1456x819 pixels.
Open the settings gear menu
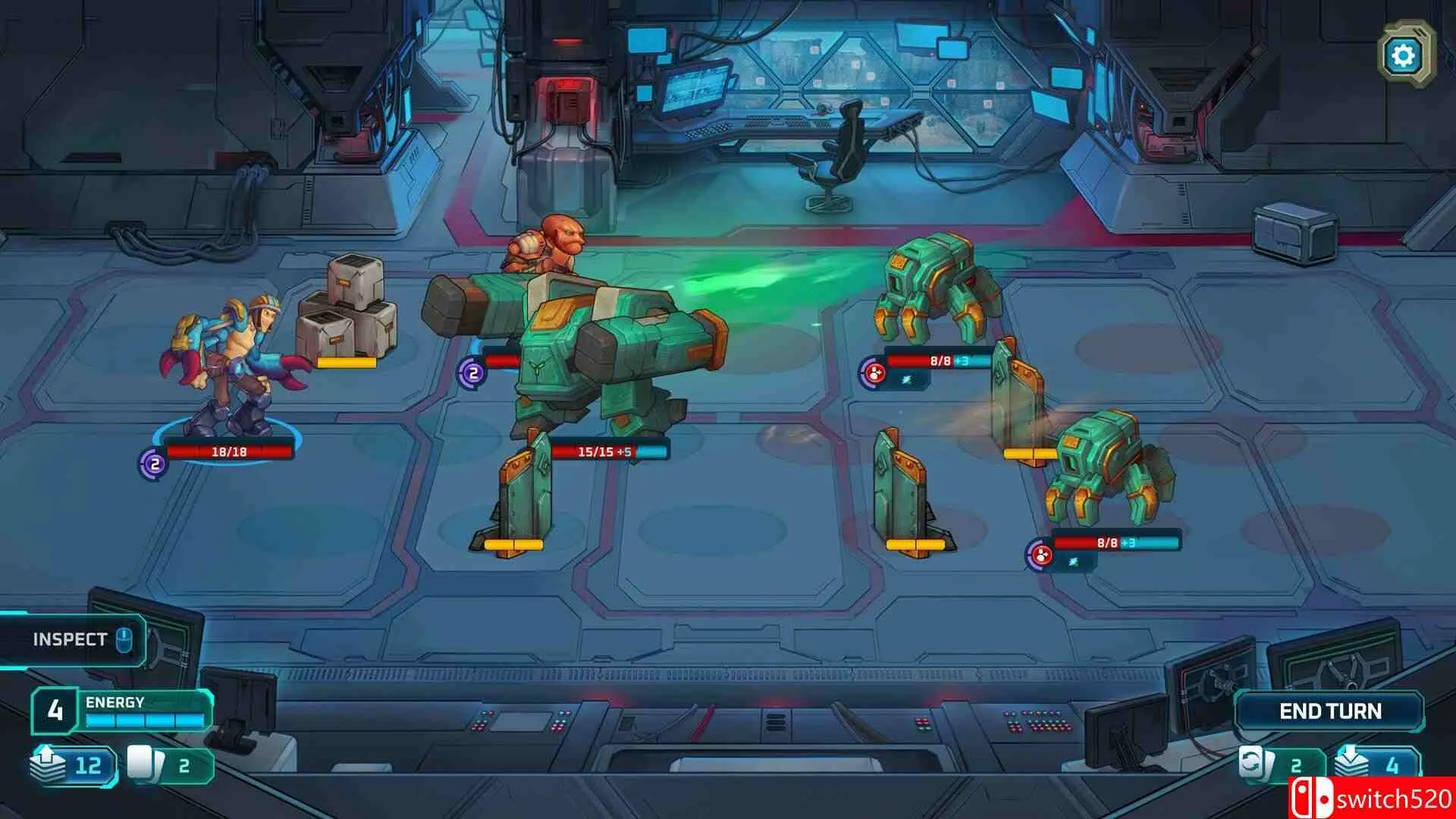point(1403,55)
